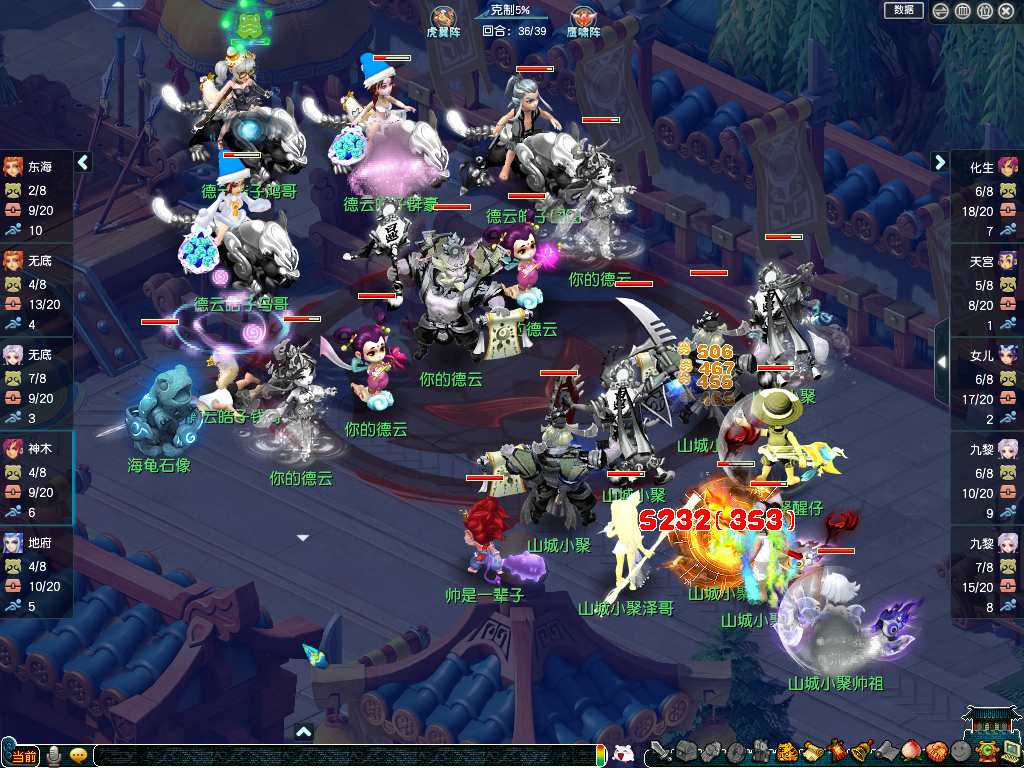Click the round 血 health display button
This screenshot has height=768, width=1024.
[962, 11]
